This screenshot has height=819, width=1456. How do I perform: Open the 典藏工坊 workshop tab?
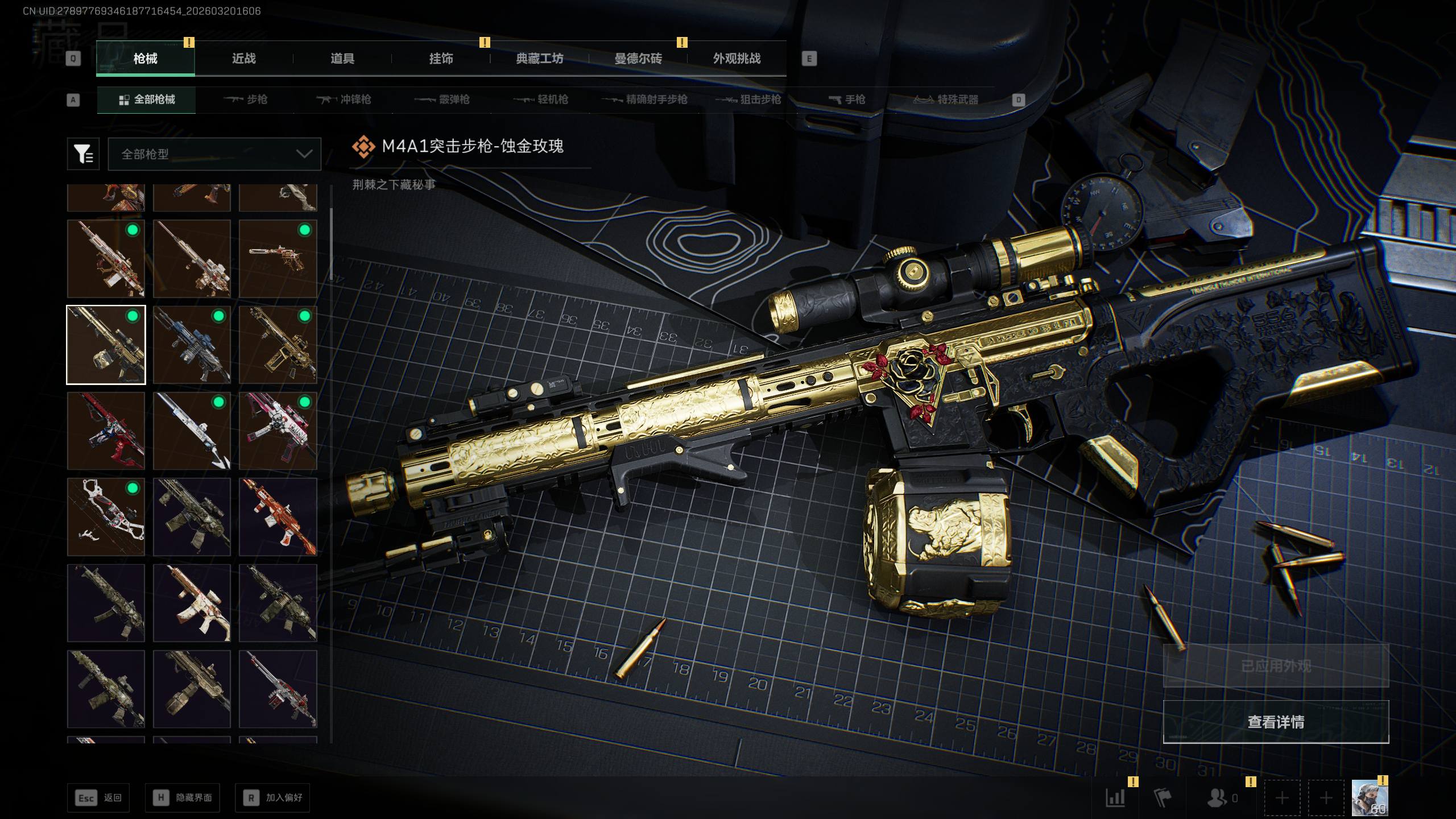[539, 59]
